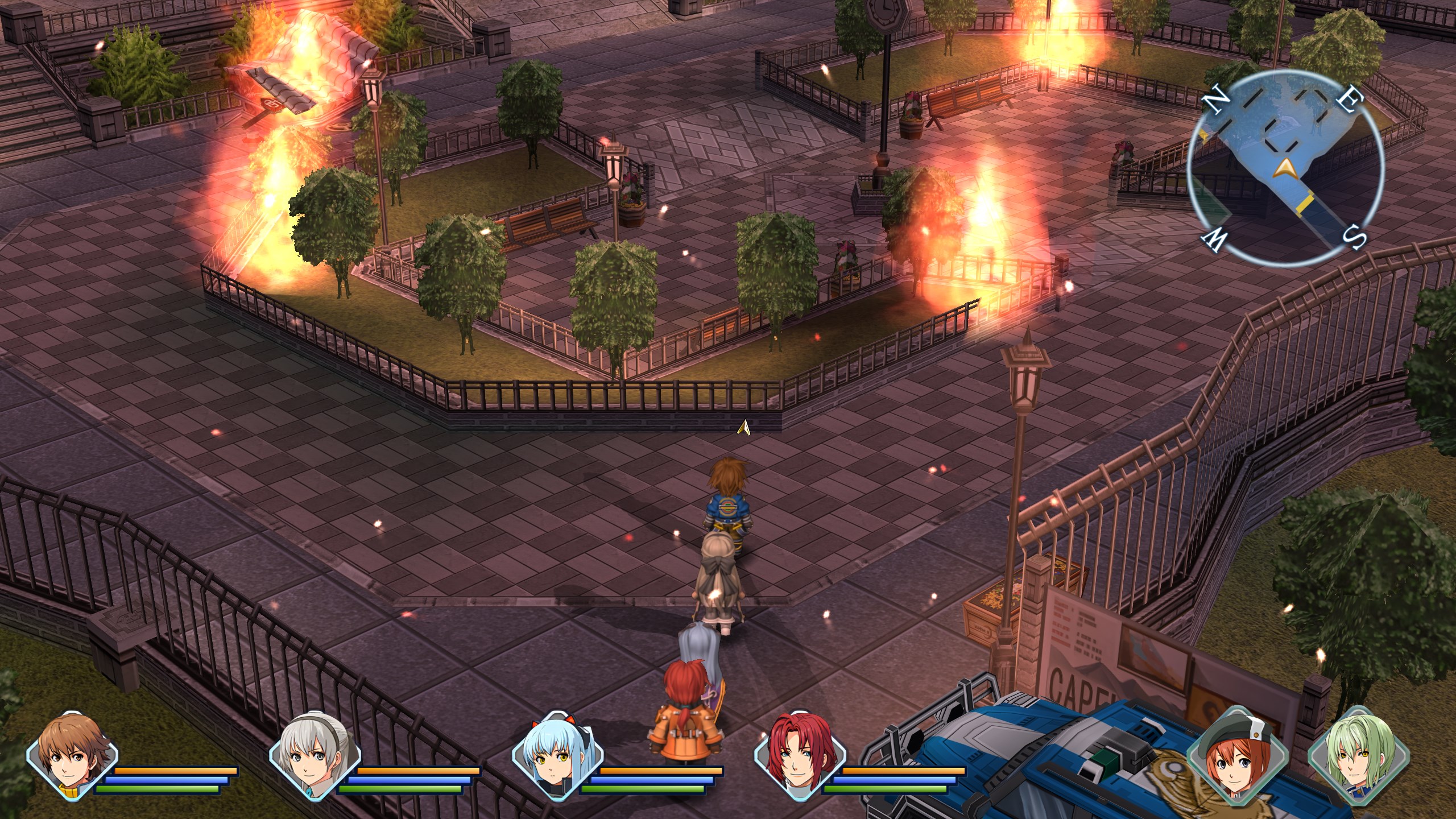1456x819 pixels.
Task: Choose the green-haired support member portrait
Action: point(1353,752)
